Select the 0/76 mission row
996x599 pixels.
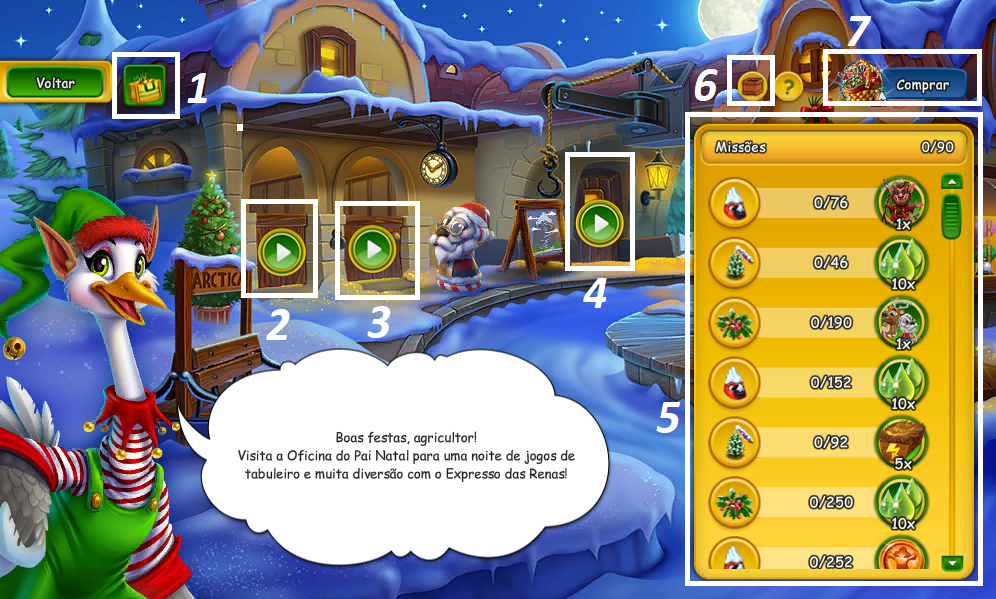click(x=820, y=204)
